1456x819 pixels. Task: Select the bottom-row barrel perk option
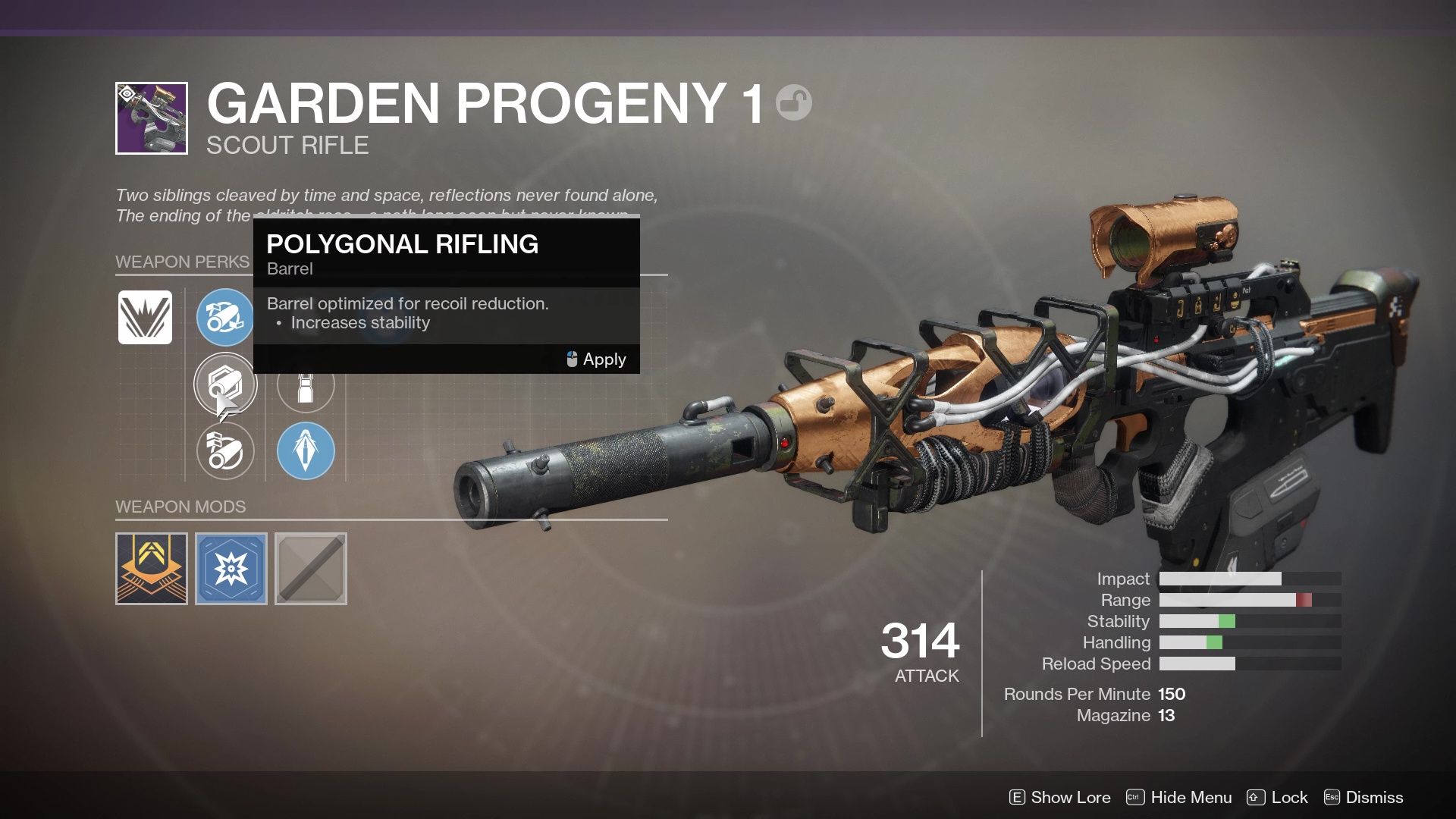coord(225,450)
